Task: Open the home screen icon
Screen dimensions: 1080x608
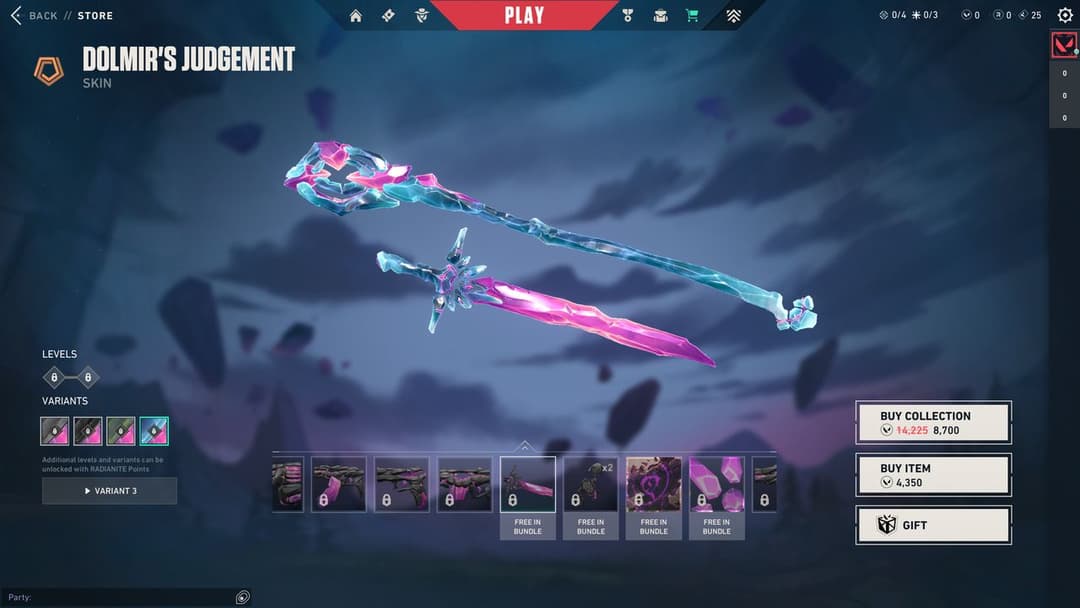Action: point(356,15)
